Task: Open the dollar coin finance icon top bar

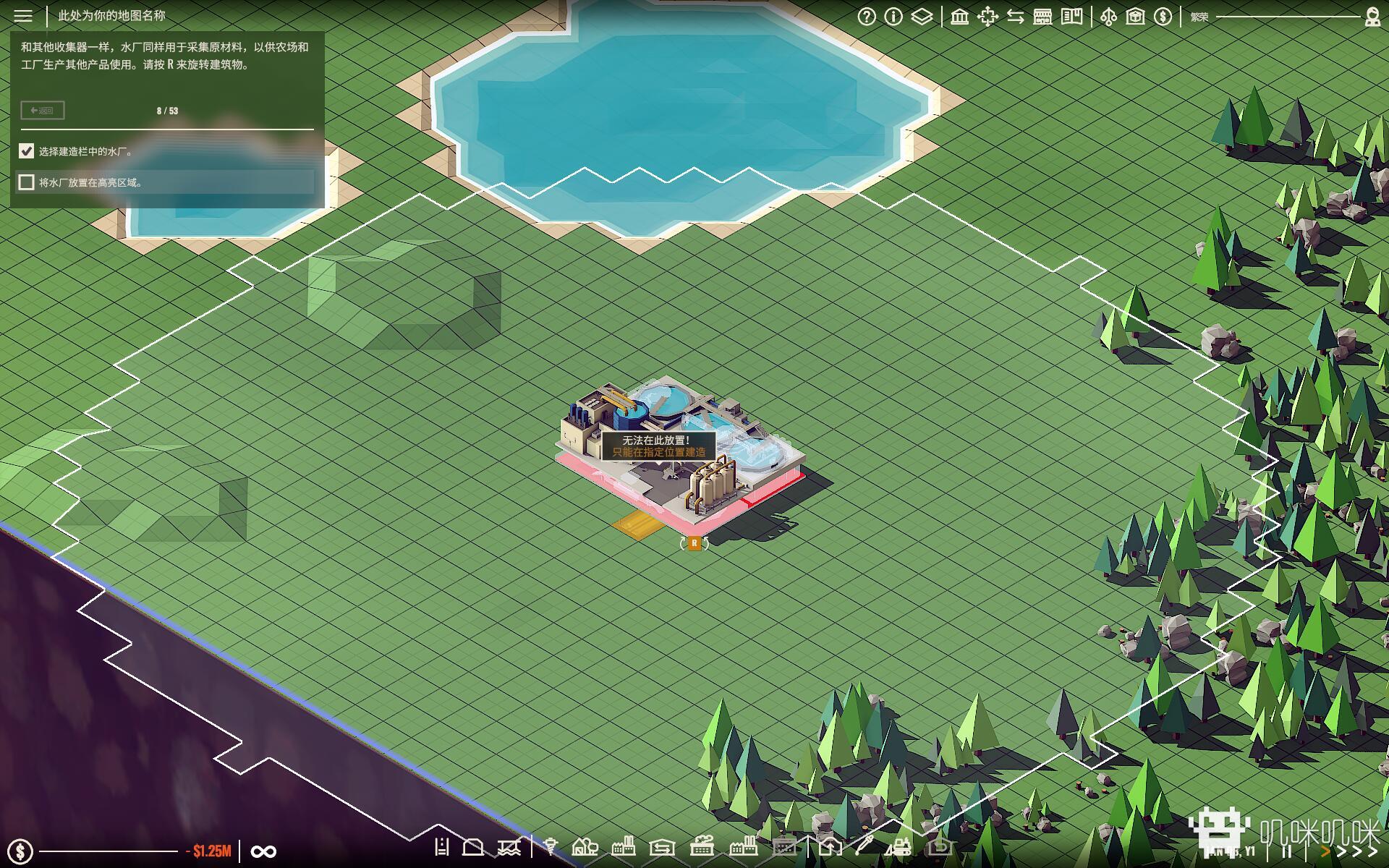Action: tap(1163, 17)
